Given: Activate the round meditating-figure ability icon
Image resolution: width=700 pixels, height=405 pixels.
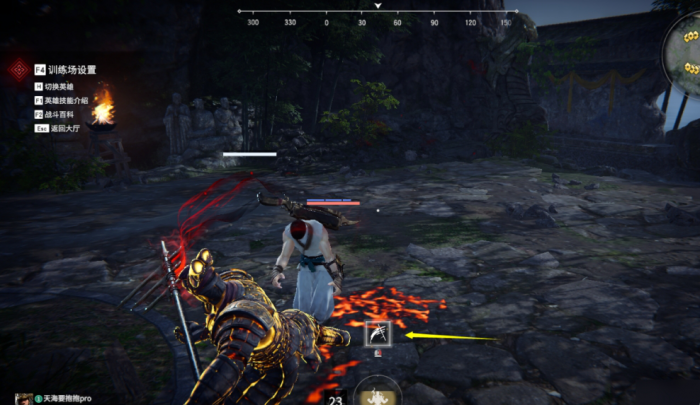Looking at the screenshot, I should pyautogui.click(x=378, y=392).
